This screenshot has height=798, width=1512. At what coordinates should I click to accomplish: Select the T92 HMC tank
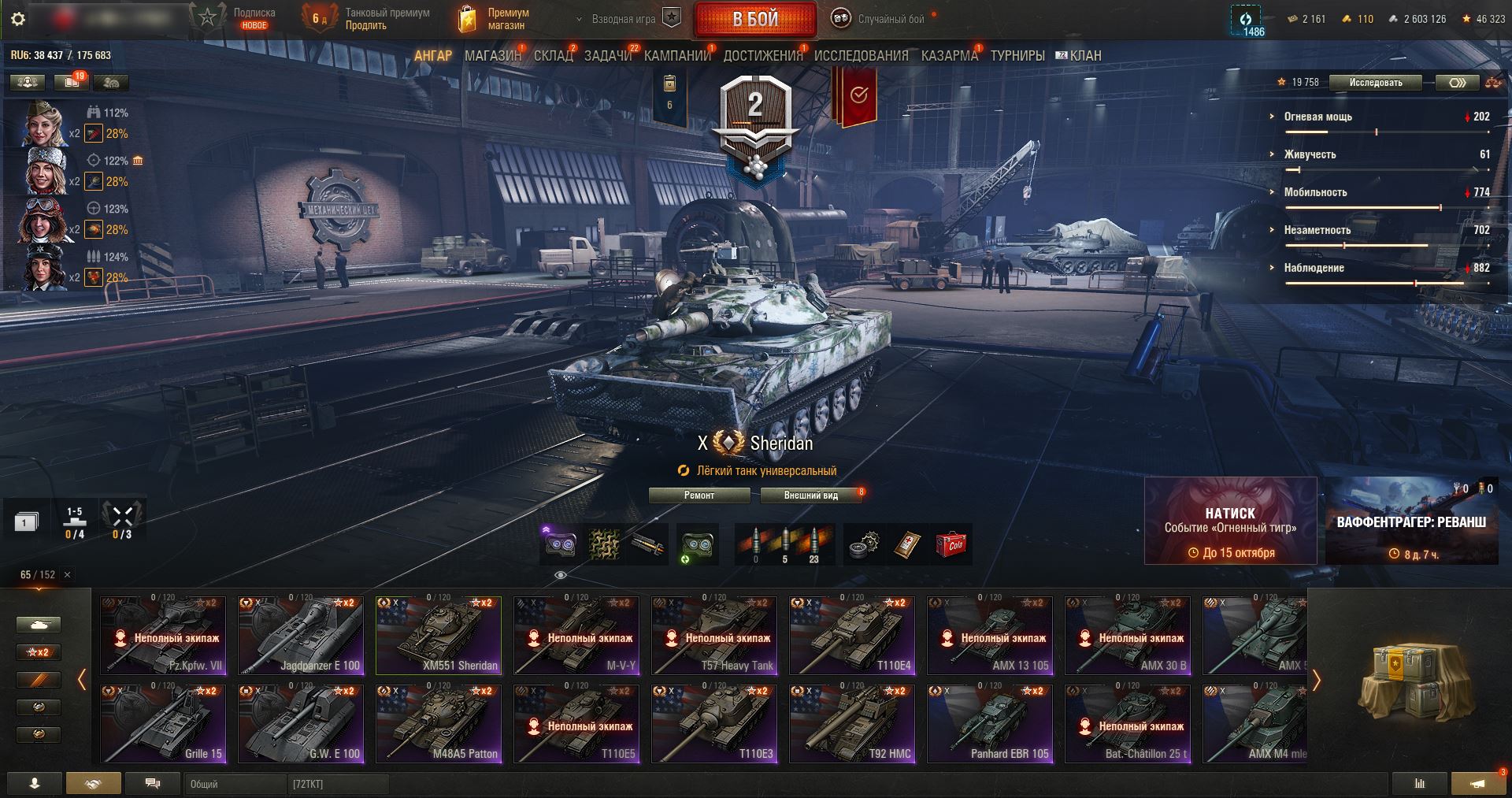[x=852, y=724]
